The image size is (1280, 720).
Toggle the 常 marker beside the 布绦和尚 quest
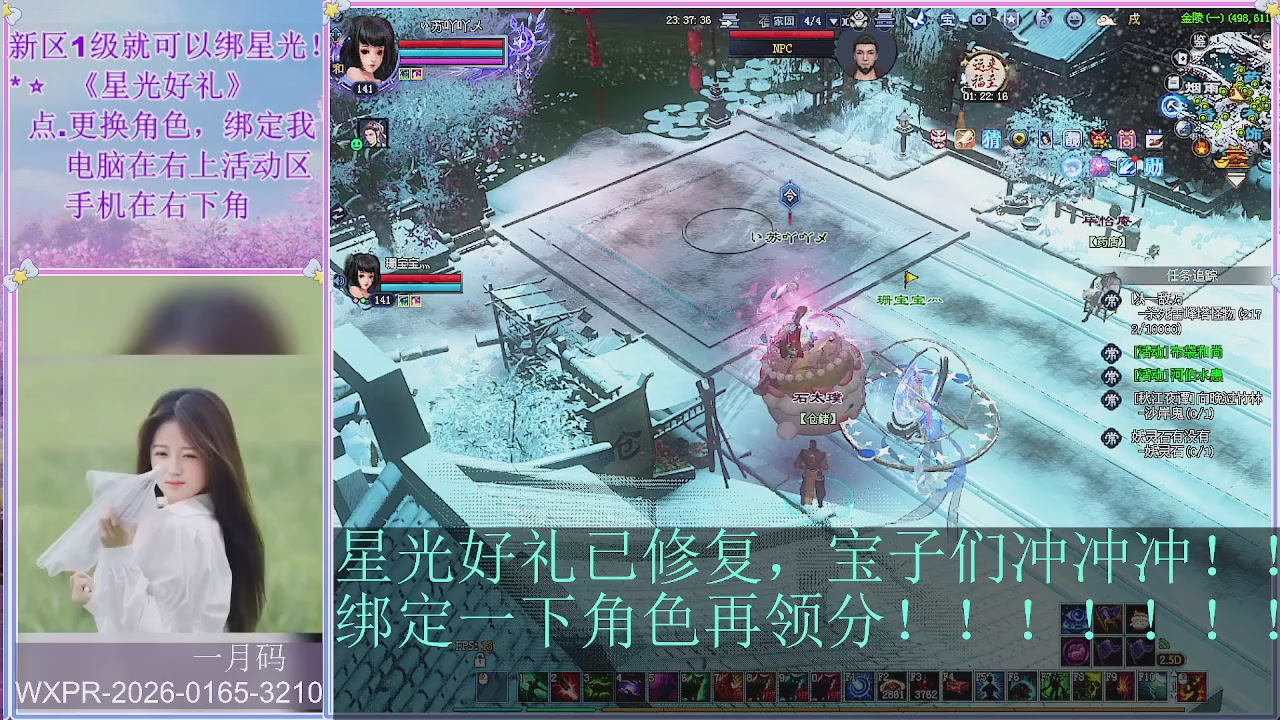1111,353
